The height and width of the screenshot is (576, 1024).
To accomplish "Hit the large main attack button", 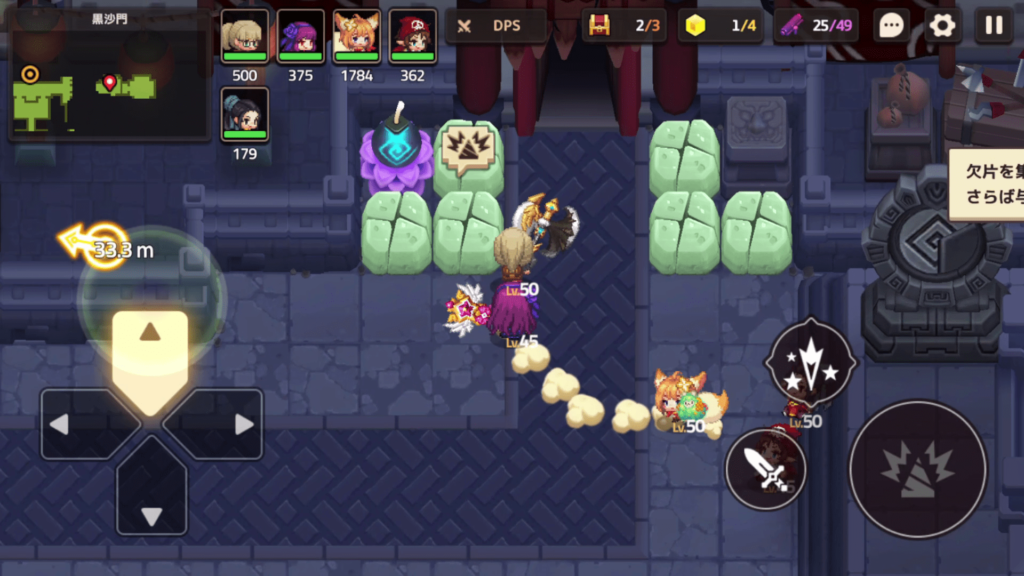I will coord(917,469).
